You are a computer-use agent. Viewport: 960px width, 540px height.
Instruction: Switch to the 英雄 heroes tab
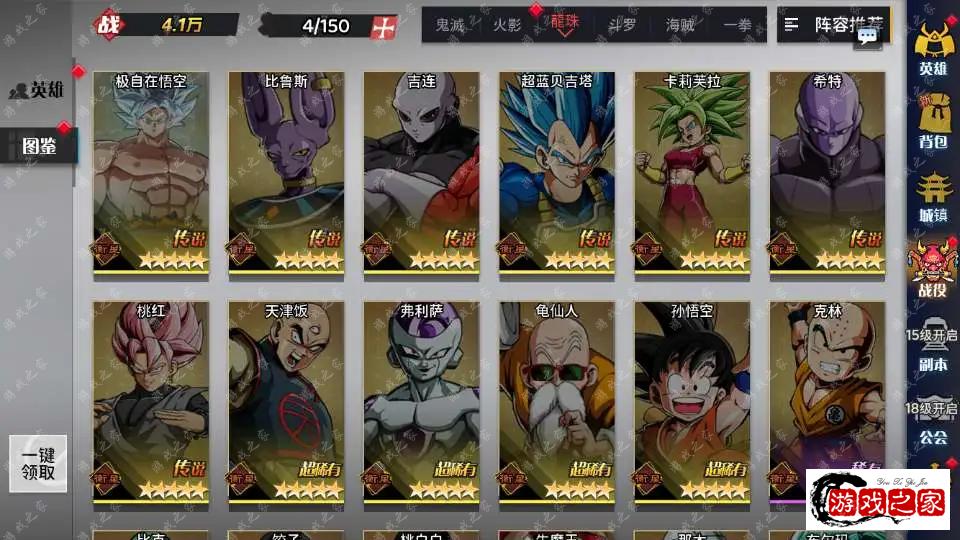pos(37,90)
